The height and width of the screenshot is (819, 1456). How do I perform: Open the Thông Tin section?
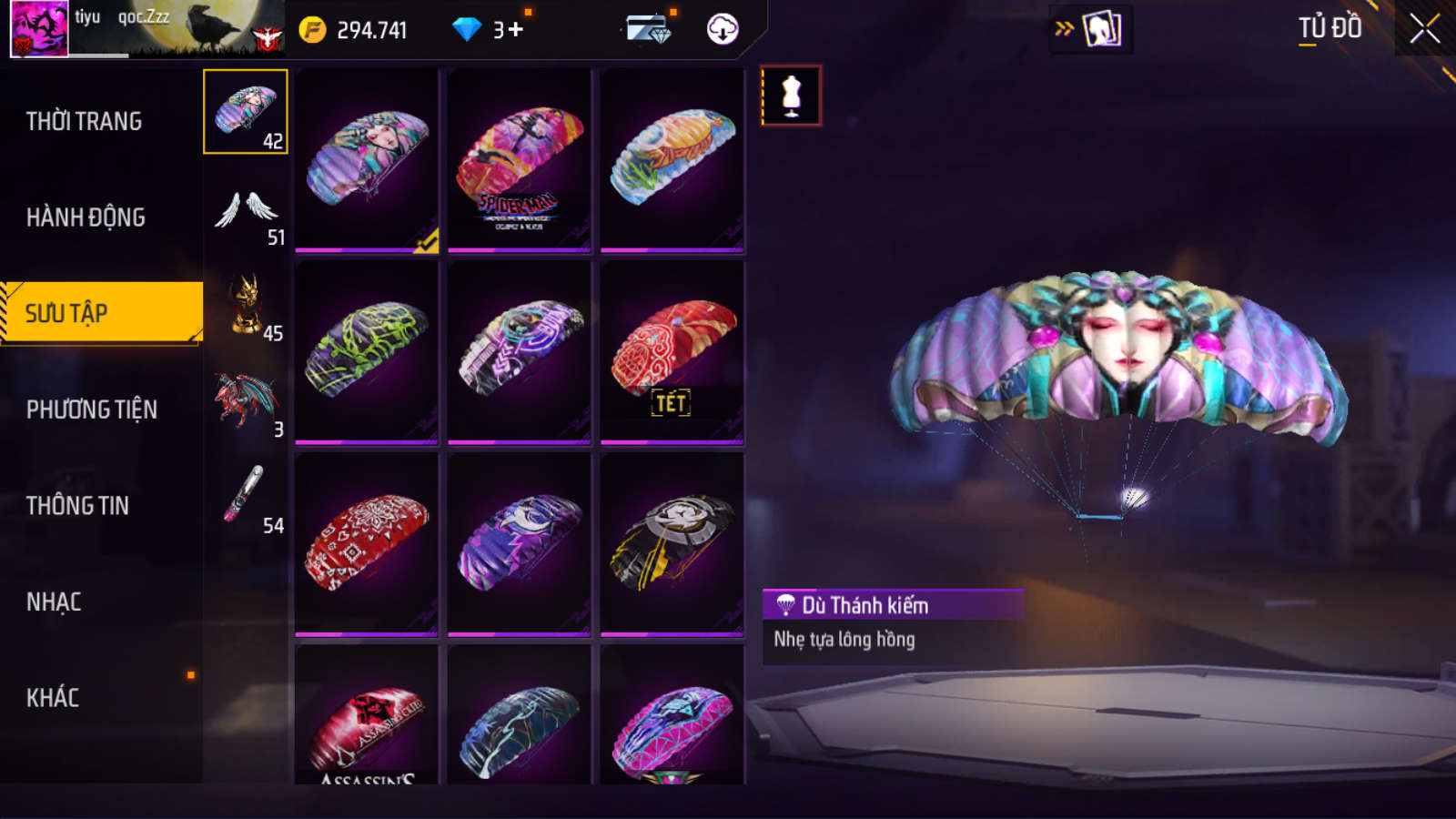[77, 506]
